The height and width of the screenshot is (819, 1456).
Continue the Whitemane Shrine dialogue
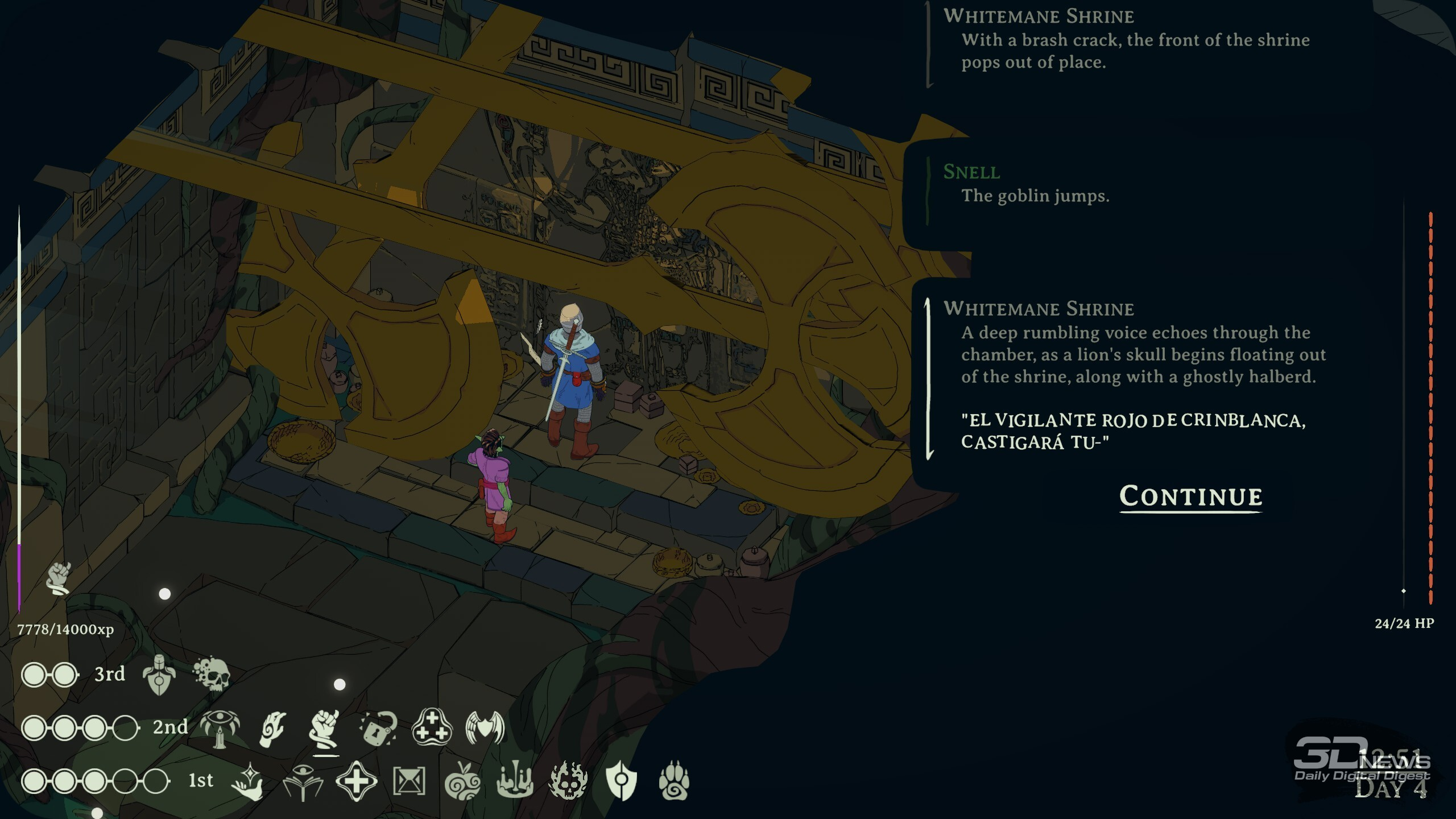pos(1190,497)
